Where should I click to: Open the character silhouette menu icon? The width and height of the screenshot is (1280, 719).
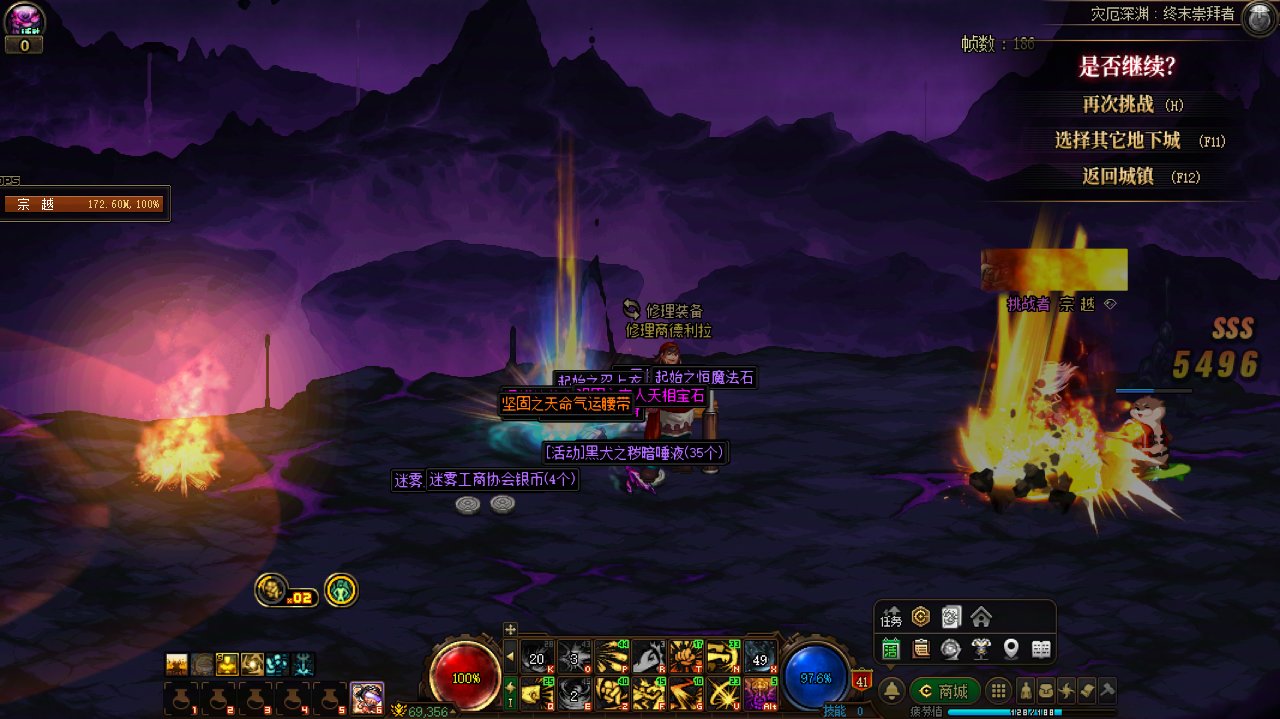click(1025, 690)
